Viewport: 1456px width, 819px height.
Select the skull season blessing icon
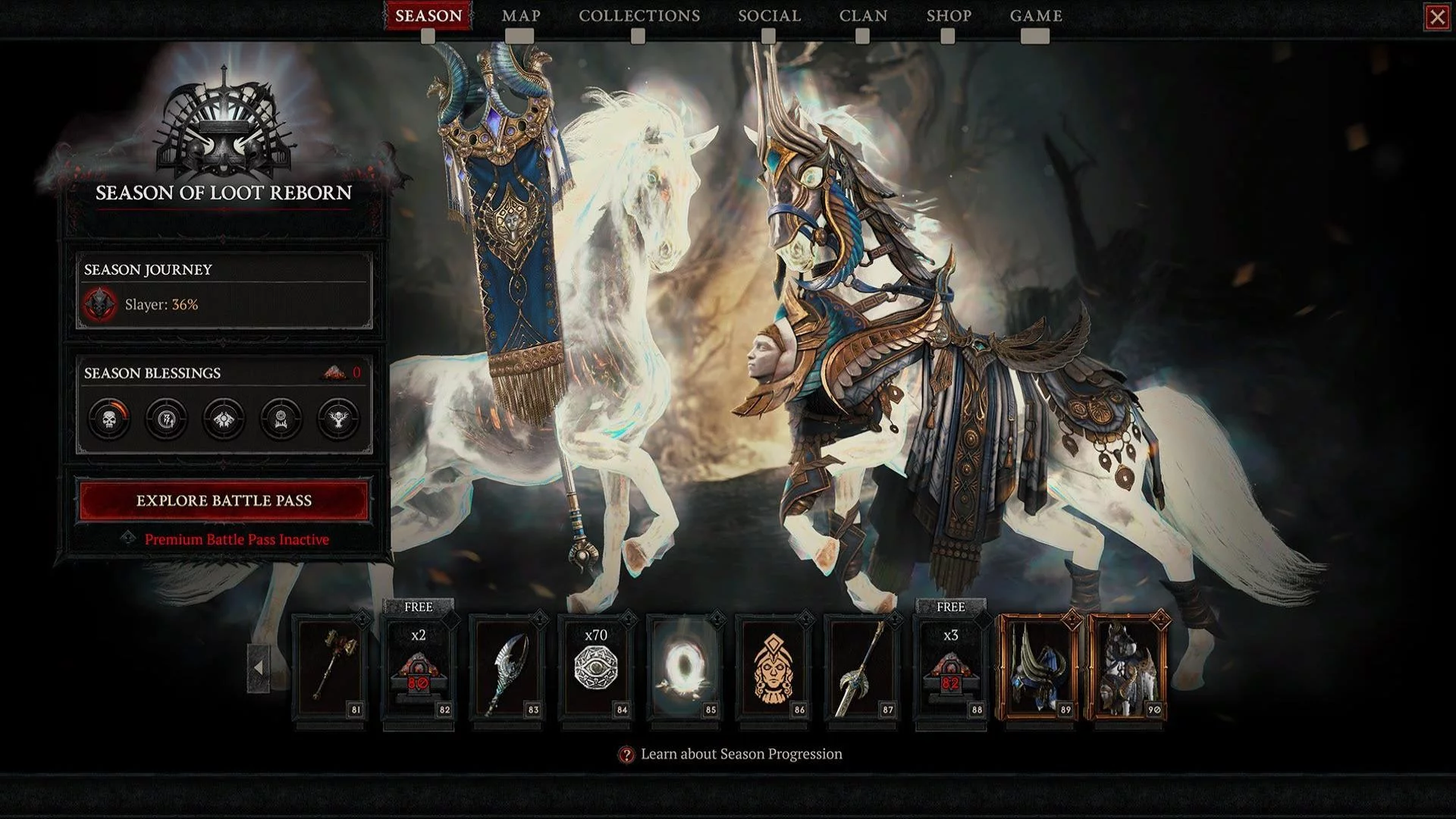point(109,419)
